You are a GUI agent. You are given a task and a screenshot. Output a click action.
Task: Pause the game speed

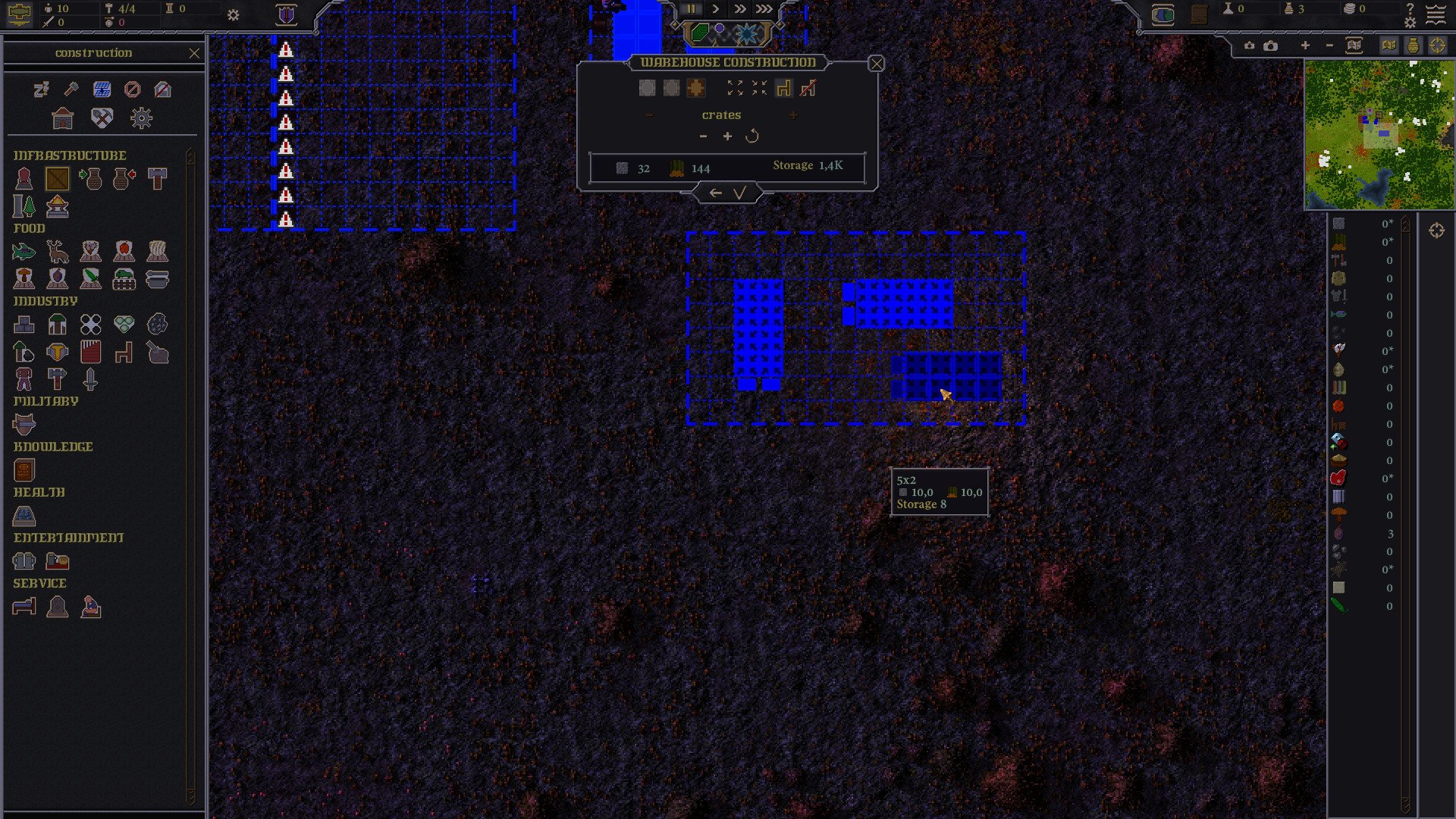coord(692,9)
